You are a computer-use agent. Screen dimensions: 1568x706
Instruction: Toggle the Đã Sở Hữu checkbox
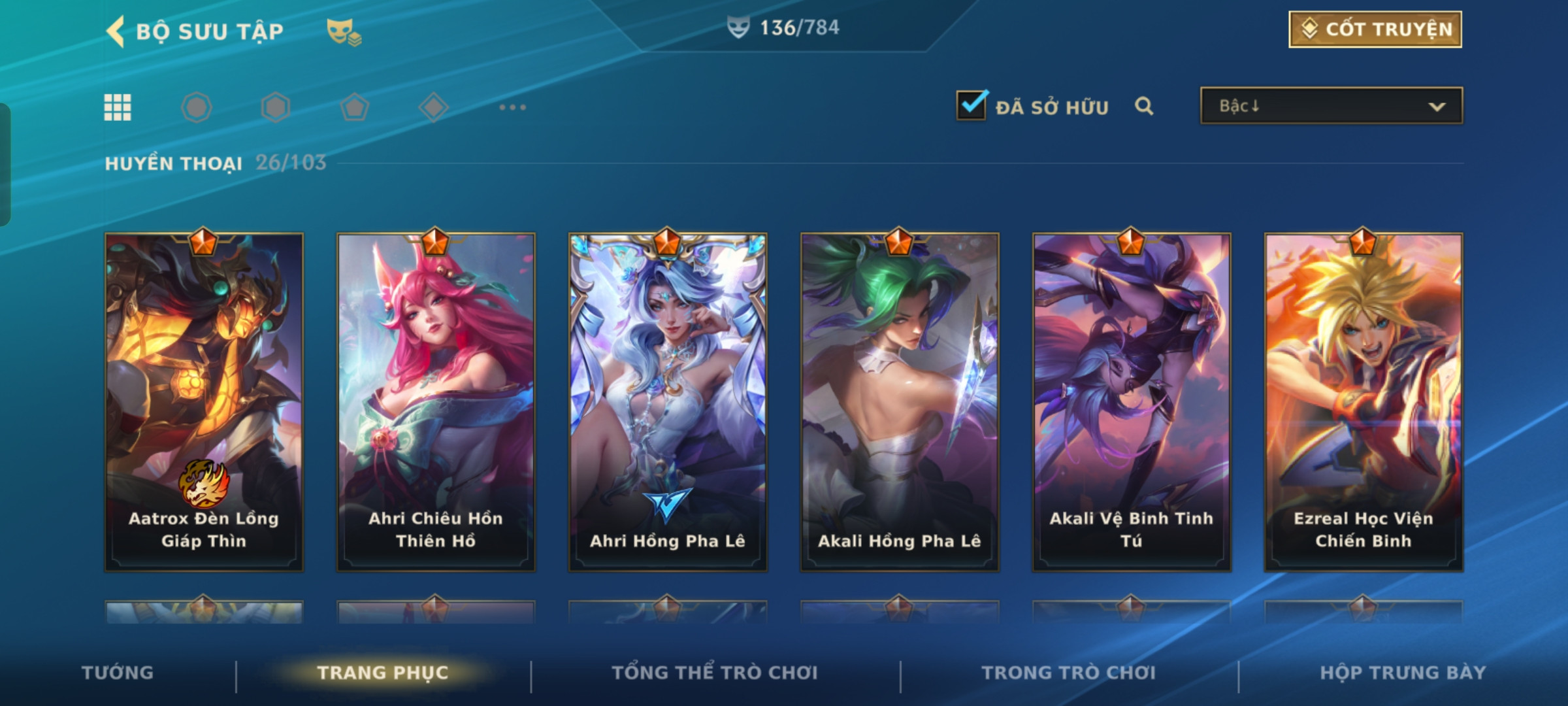(971, 106)
